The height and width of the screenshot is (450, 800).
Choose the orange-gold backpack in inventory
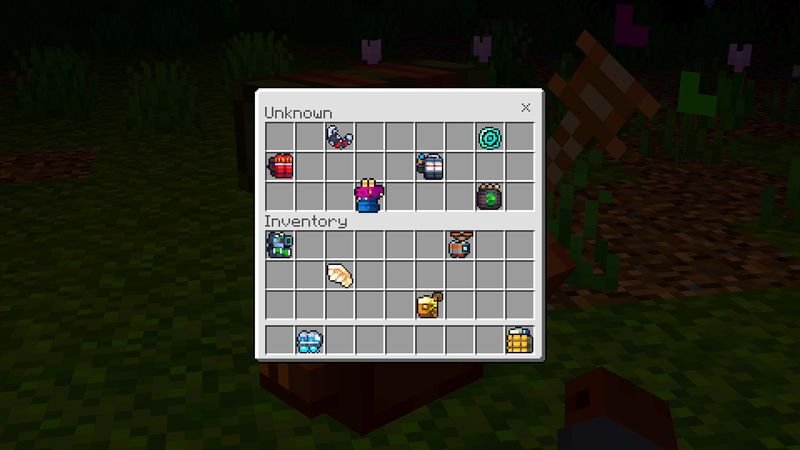(x=430, y=305)
